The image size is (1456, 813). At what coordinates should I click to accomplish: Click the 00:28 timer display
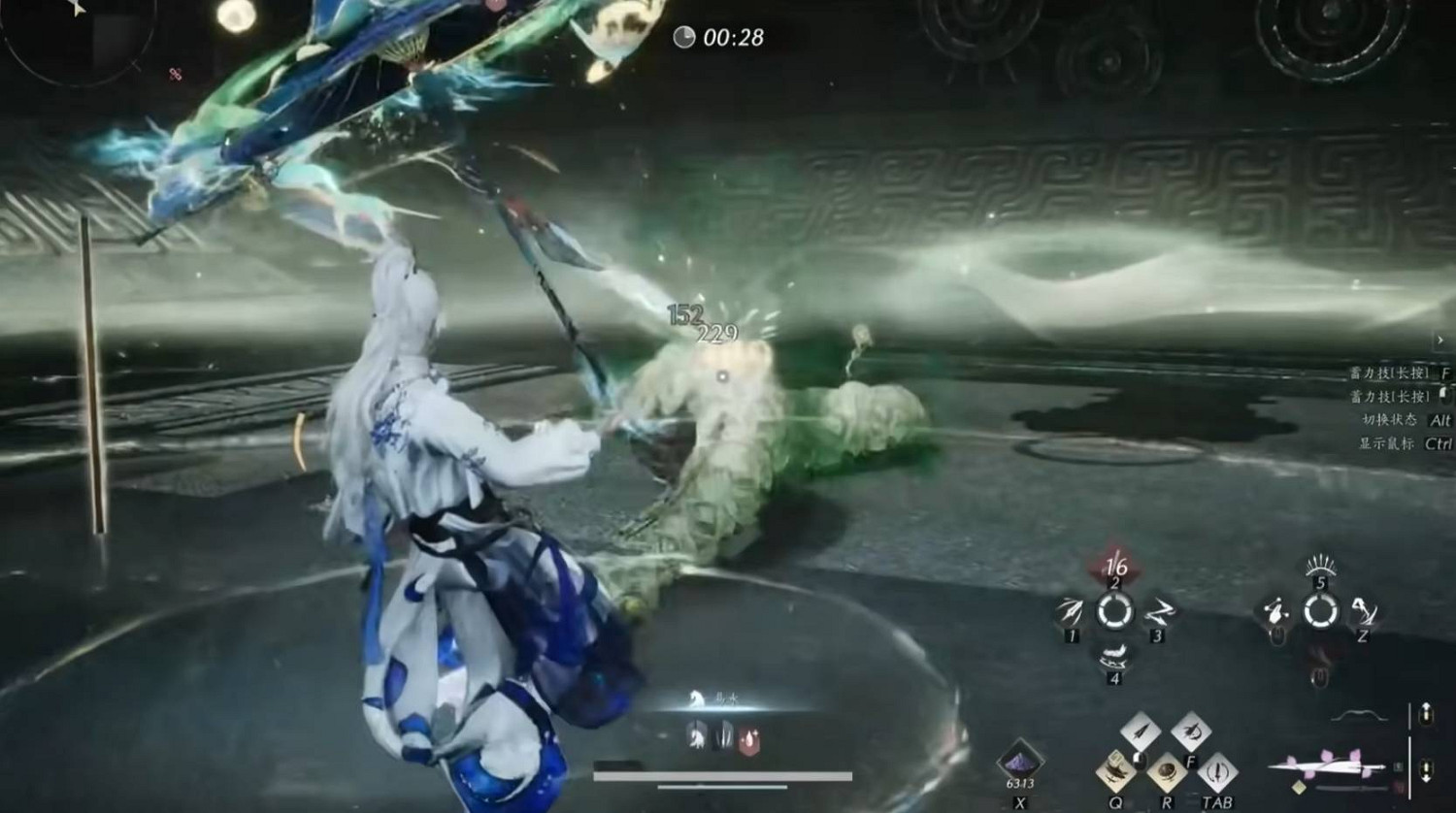pyautogui.click(x=720, y=39)
